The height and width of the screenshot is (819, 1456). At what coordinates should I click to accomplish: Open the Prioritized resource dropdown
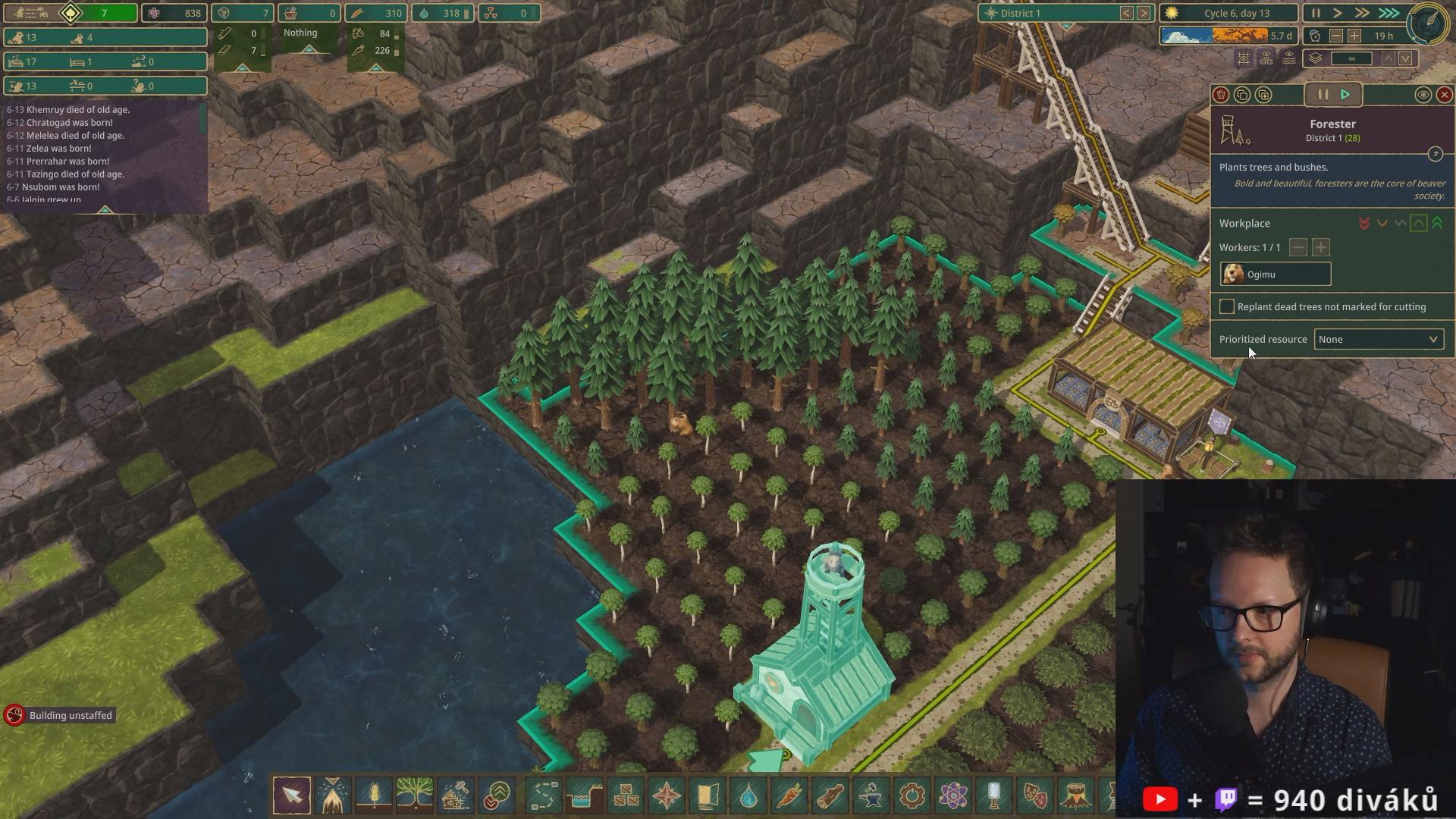coord(1378,340)
